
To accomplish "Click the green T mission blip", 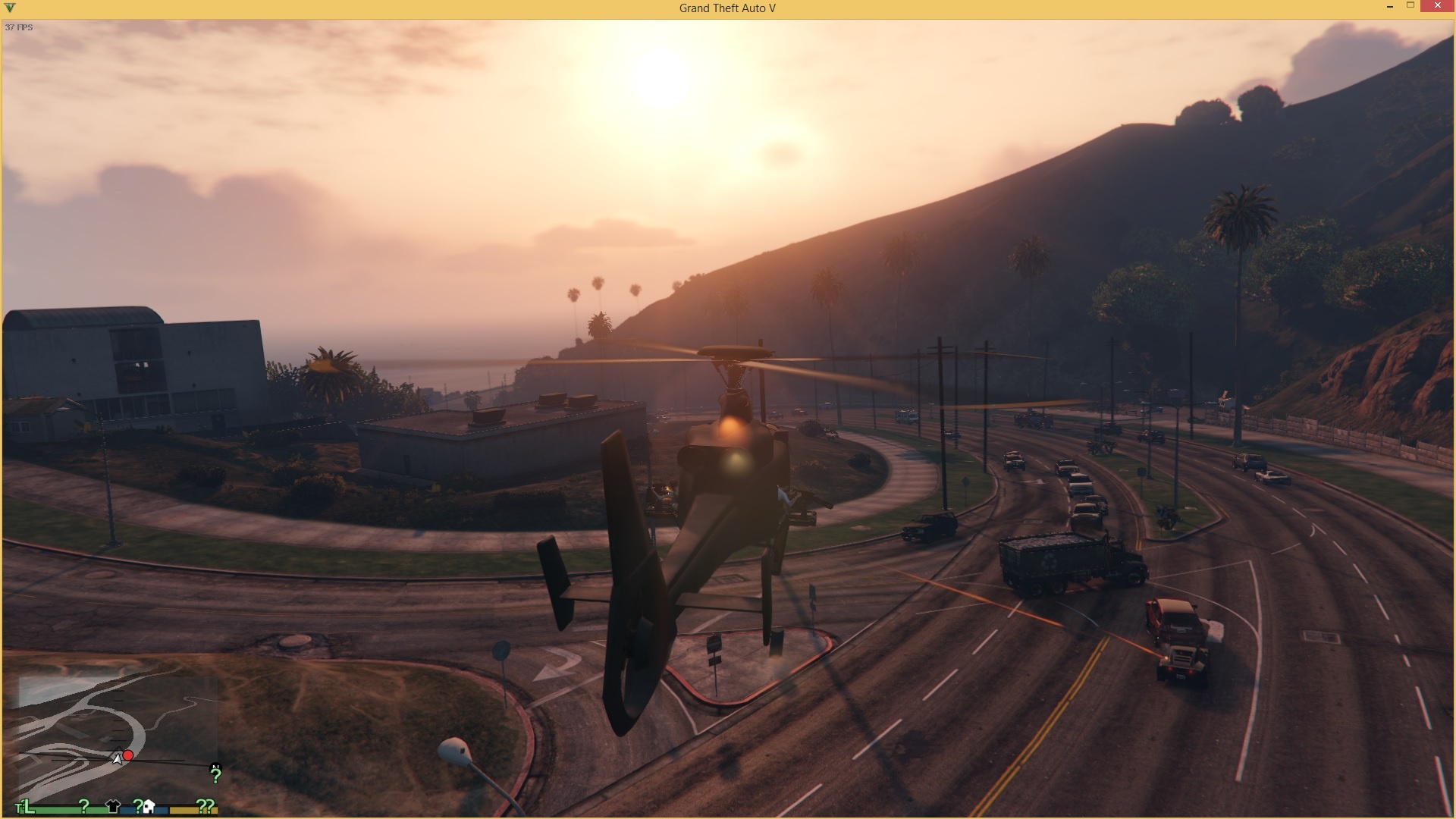I will (20, 808).
